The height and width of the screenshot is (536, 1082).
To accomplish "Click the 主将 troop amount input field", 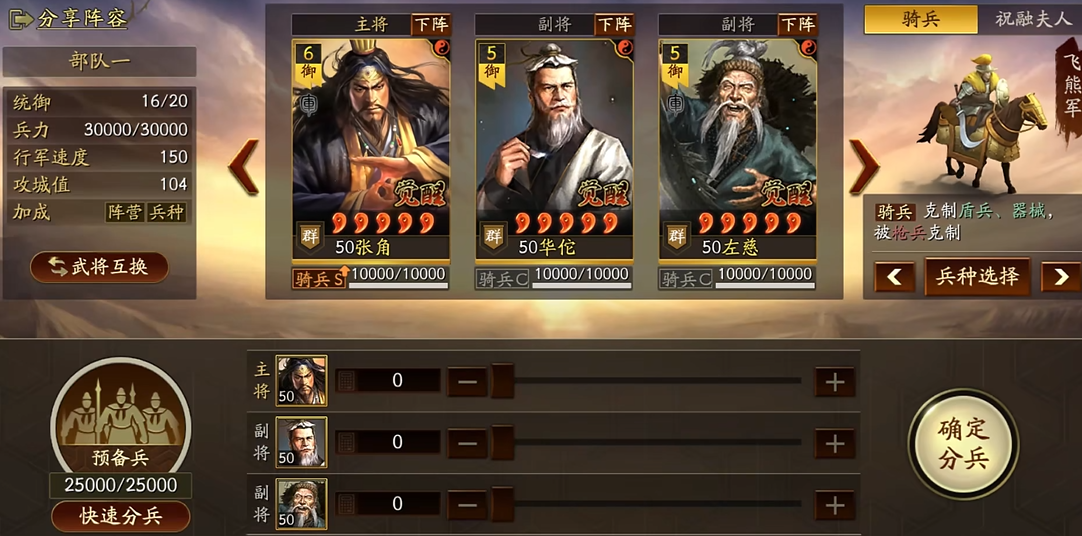I will 397,381.
